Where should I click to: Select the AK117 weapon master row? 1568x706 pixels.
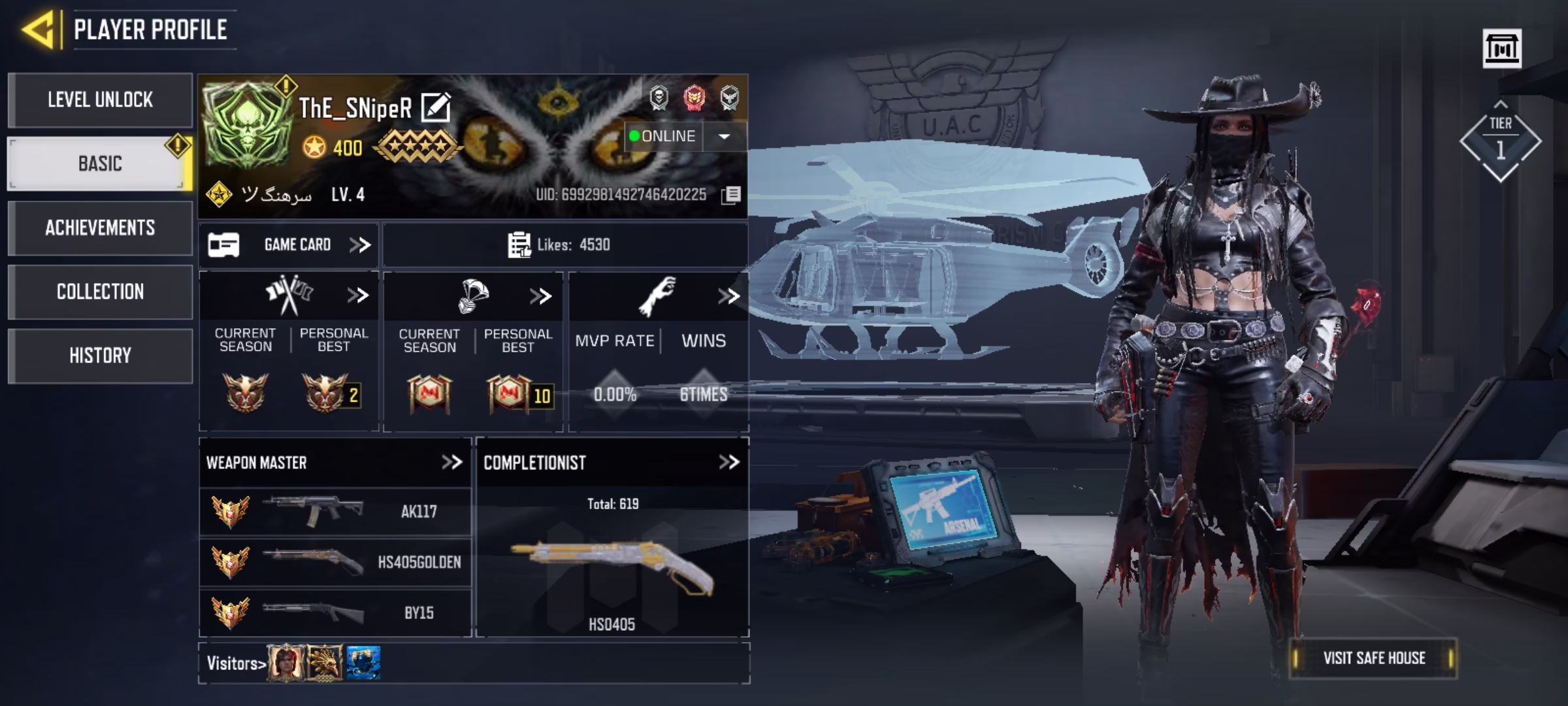coord(335,511)
